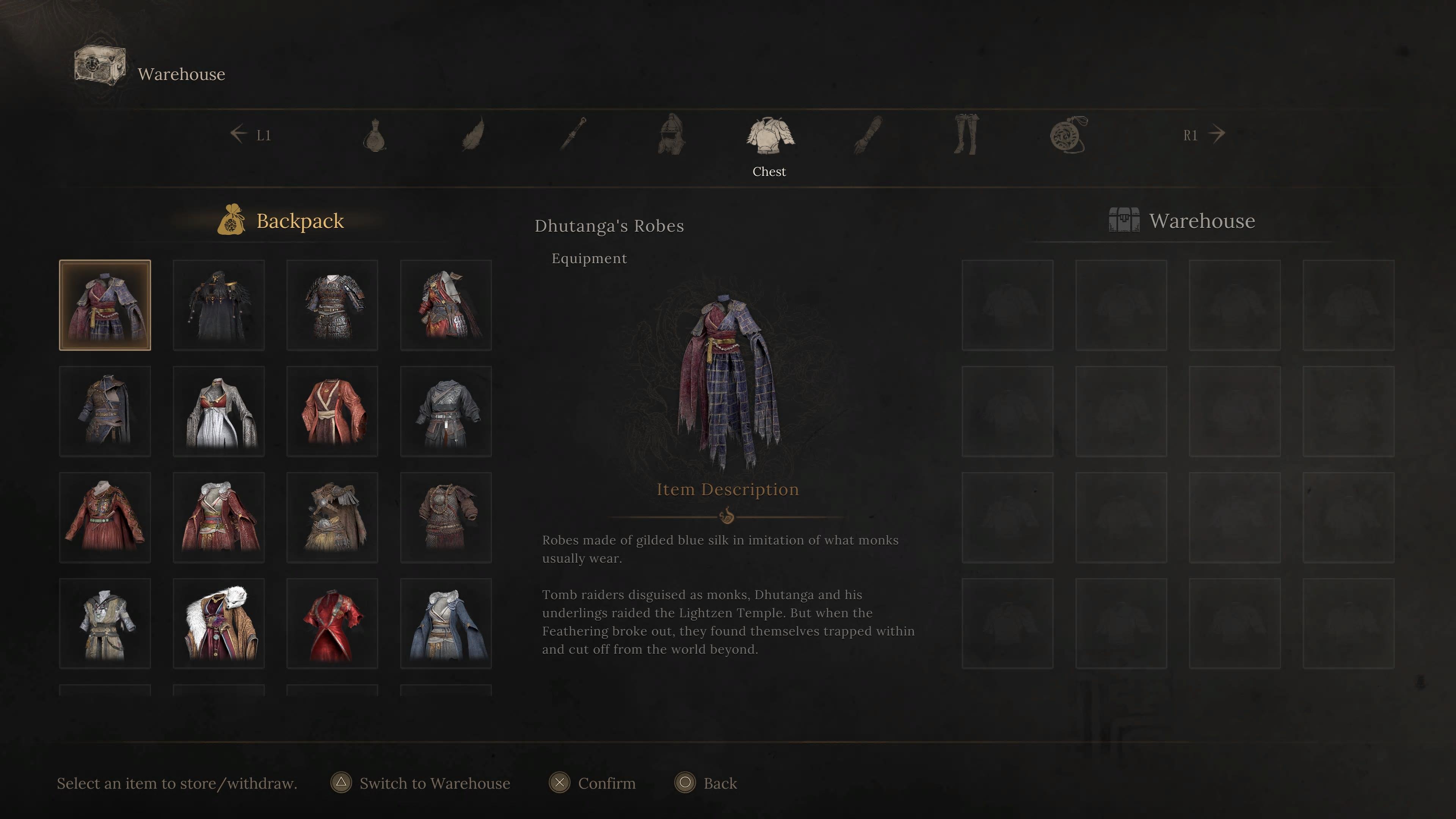Select the dark scale armor with pauldrons
This screenshot has width=1456, height=819.
[333, 305]
